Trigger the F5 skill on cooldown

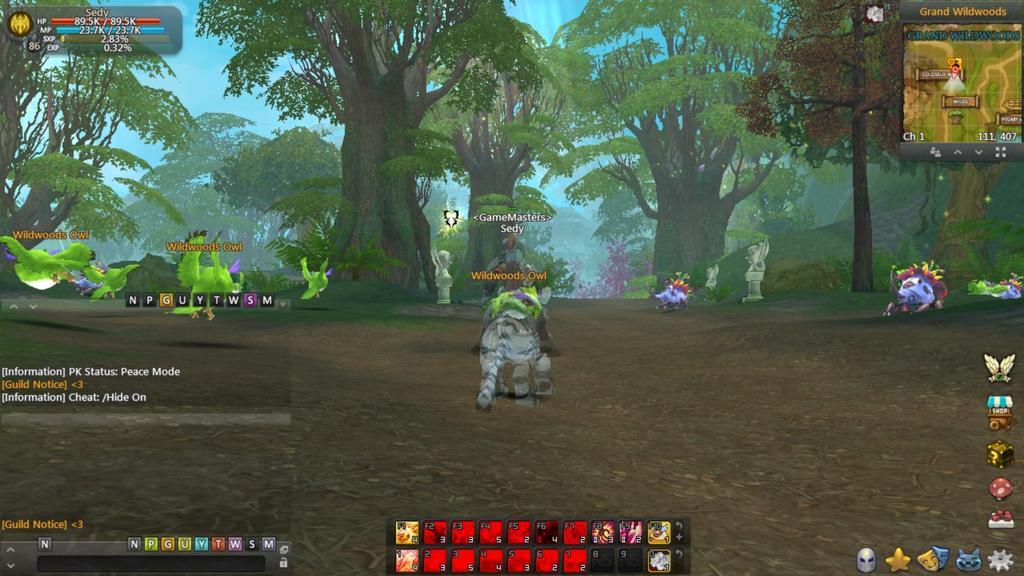click(519, 532)
